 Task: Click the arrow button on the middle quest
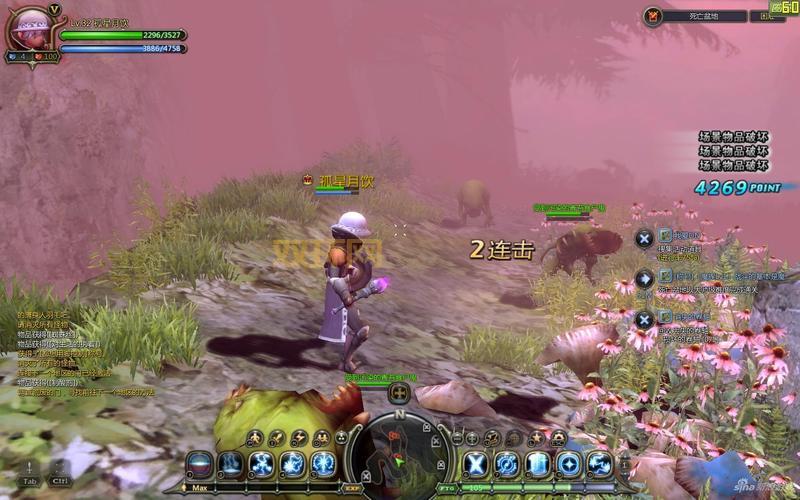point(645,278)
